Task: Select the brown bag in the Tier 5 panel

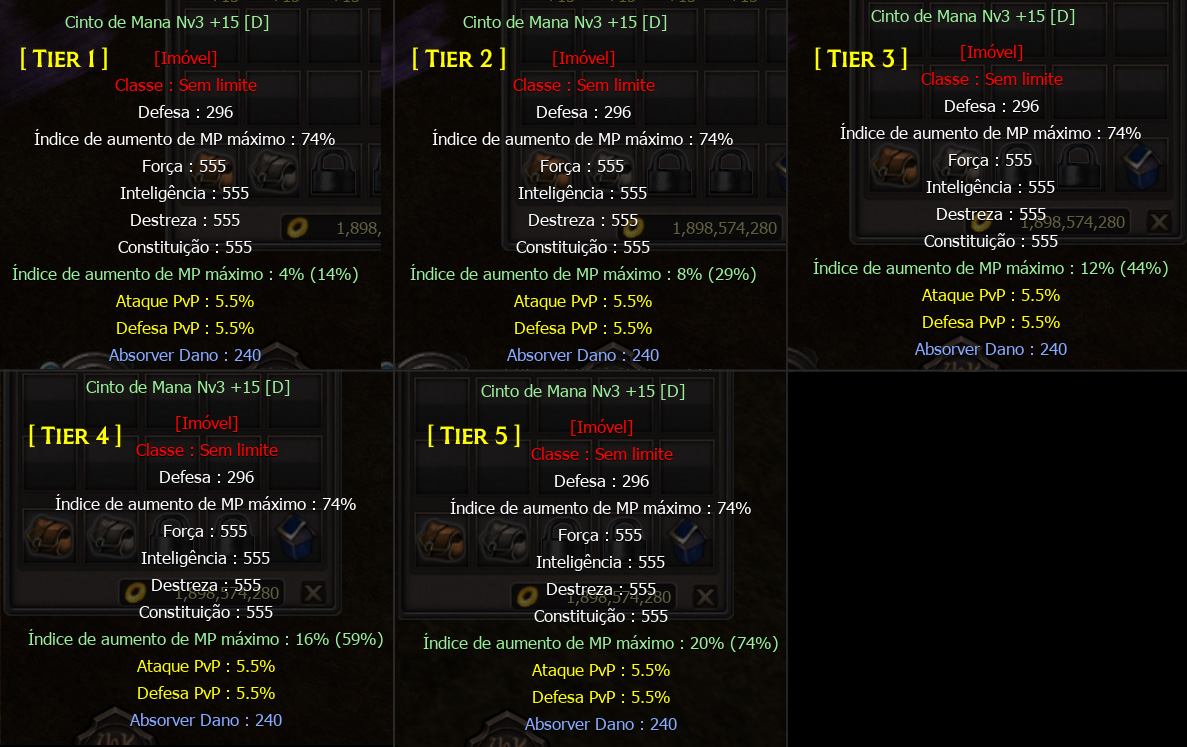Action: (440, 541)
